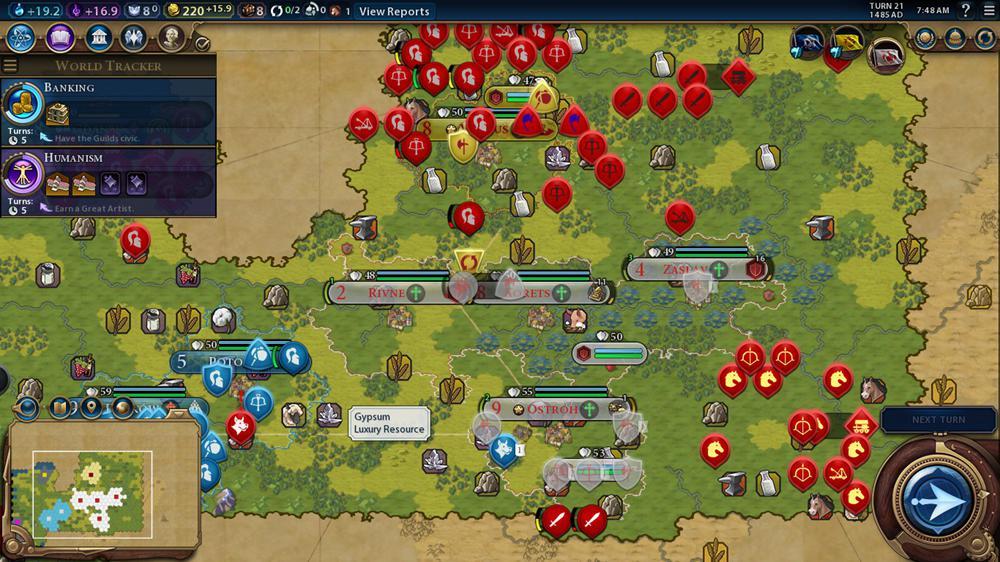Select the Humanism civic entry
This screenshot has height=562, width=1000.
(108, 181)
